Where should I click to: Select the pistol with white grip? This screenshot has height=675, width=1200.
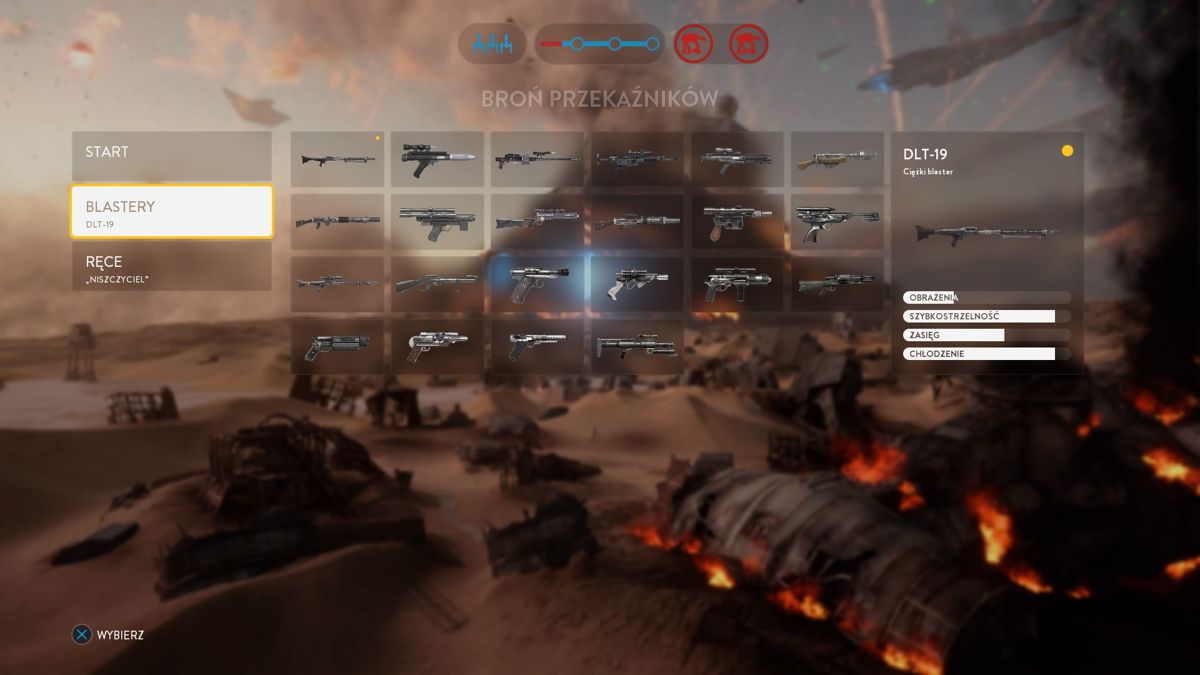click(x=637, y=284)
